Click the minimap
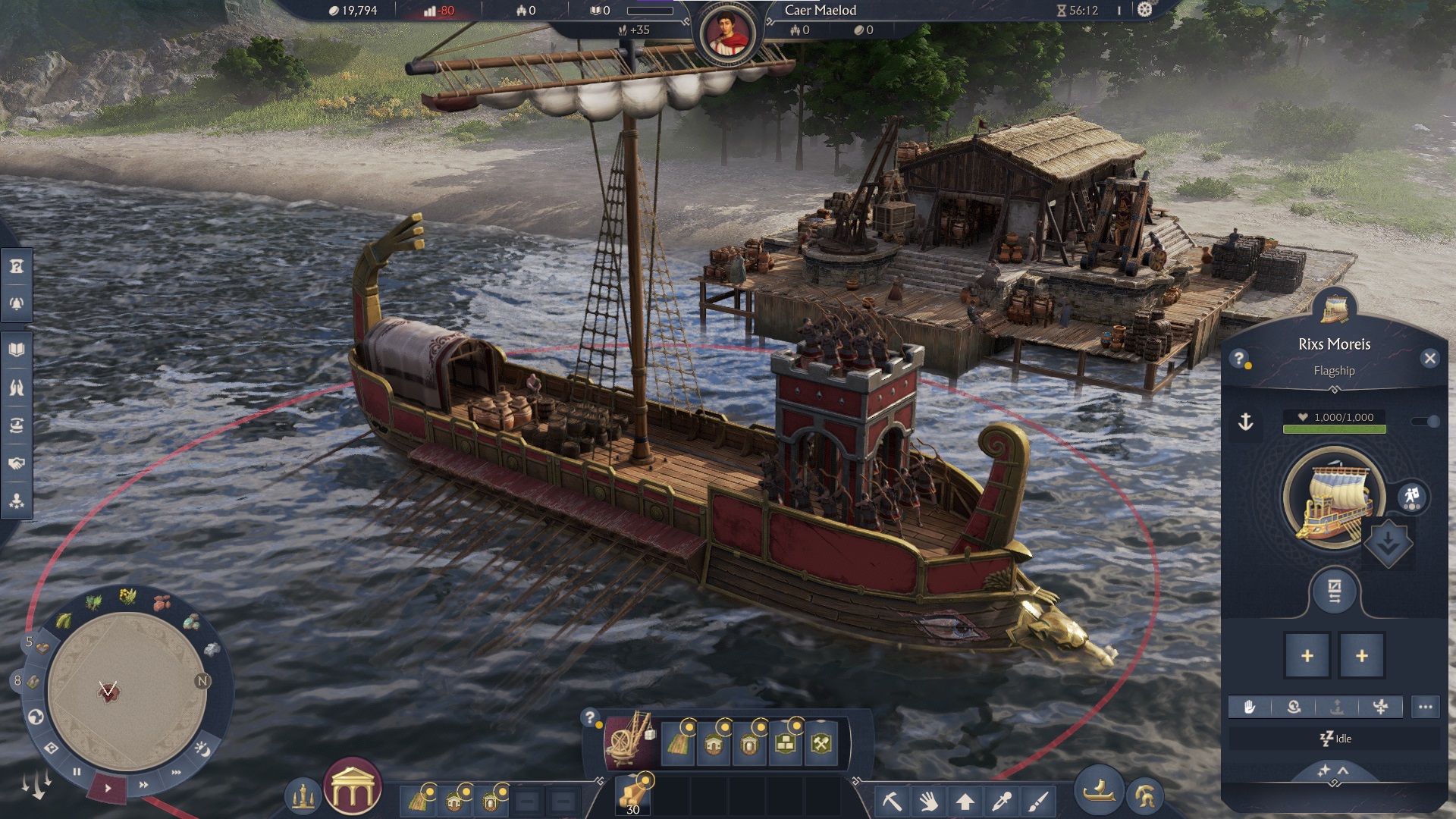 click(127, 691)
